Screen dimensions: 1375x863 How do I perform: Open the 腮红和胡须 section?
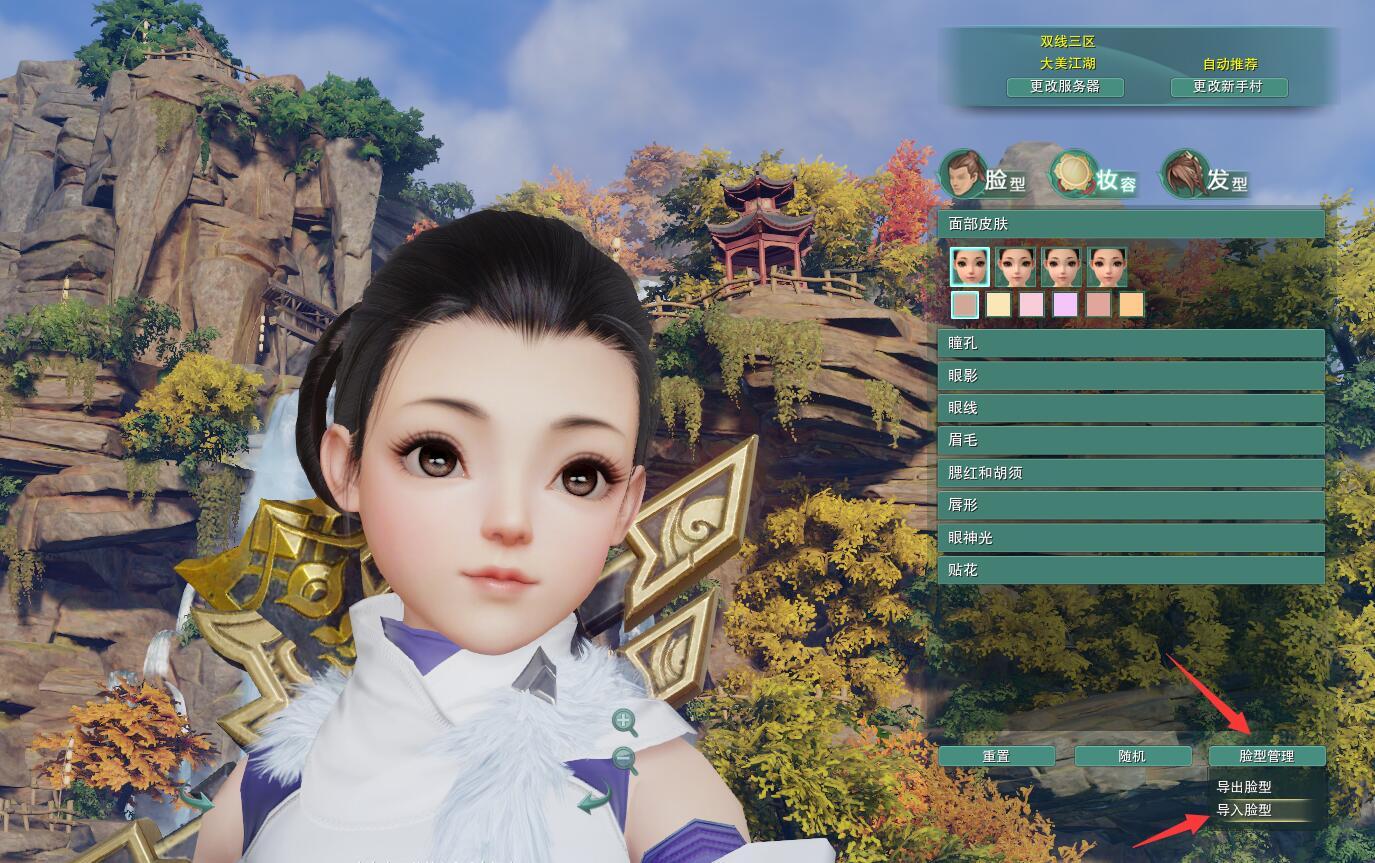(1130, 473)
